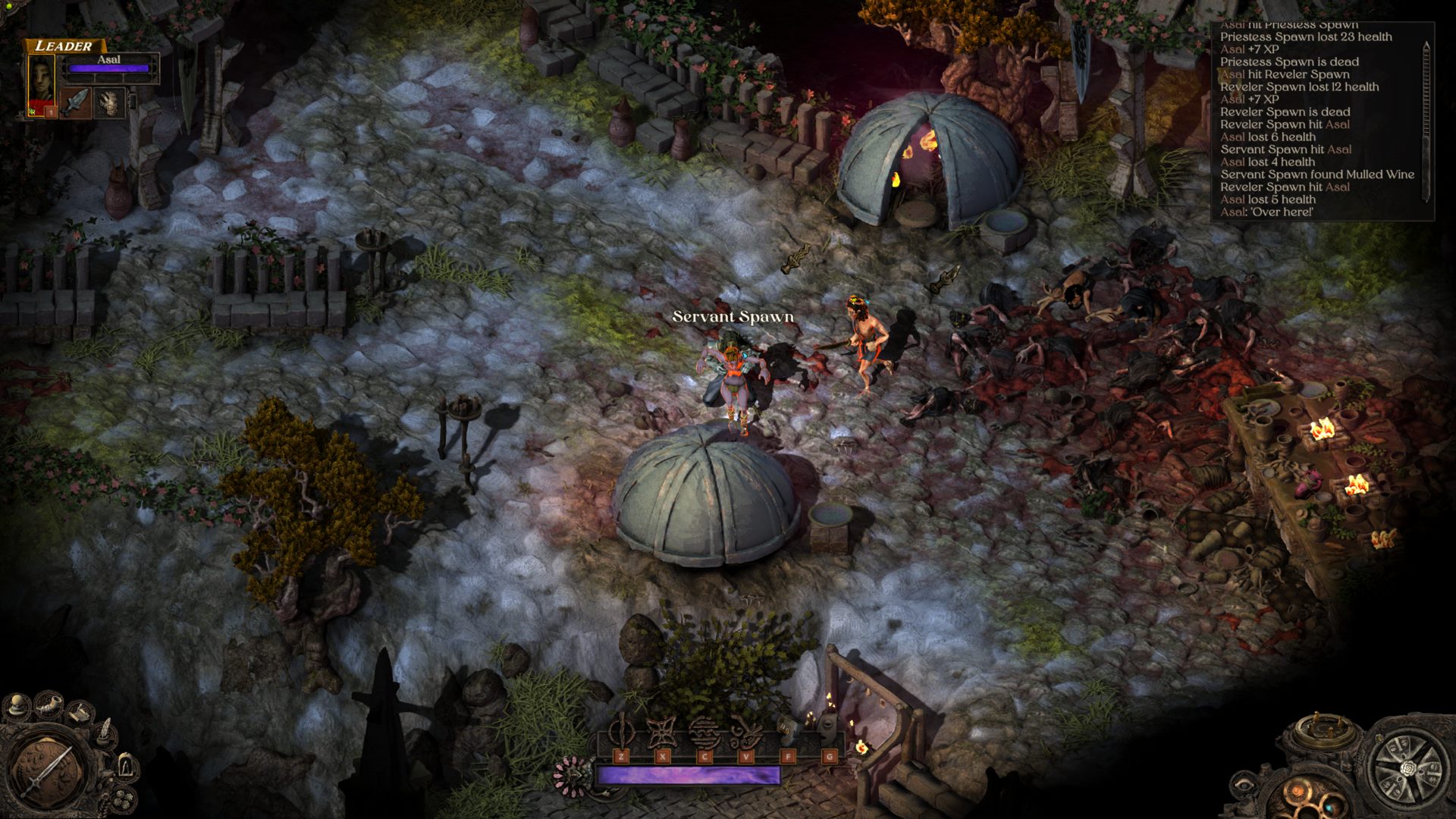Activate the bow-shaped rune ability
The height and width of the screenshot is (819, 1456).
pos(621,732)
